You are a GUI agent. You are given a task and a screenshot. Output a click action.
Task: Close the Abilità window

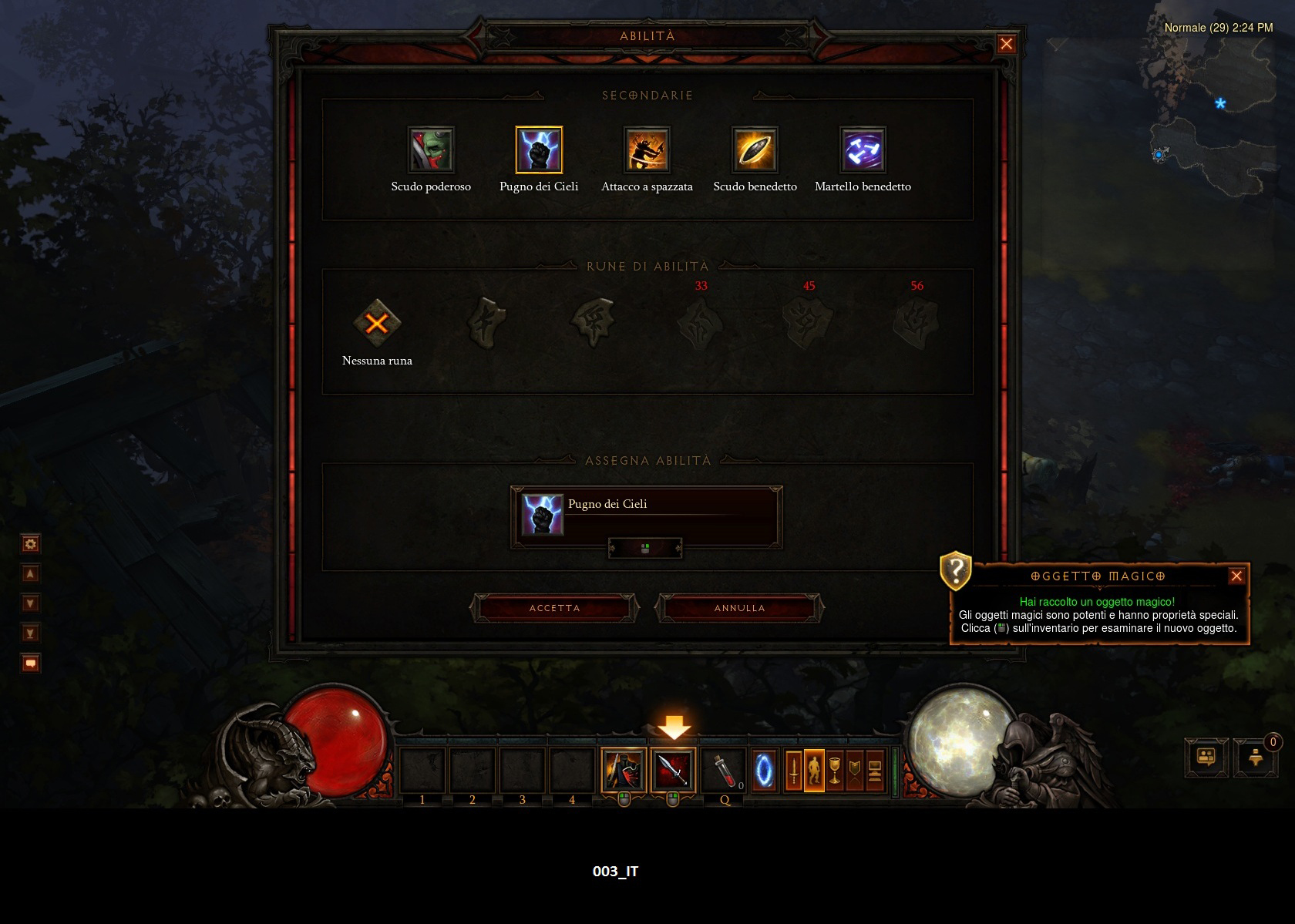pyautogui.click(x=1006, y=44)
